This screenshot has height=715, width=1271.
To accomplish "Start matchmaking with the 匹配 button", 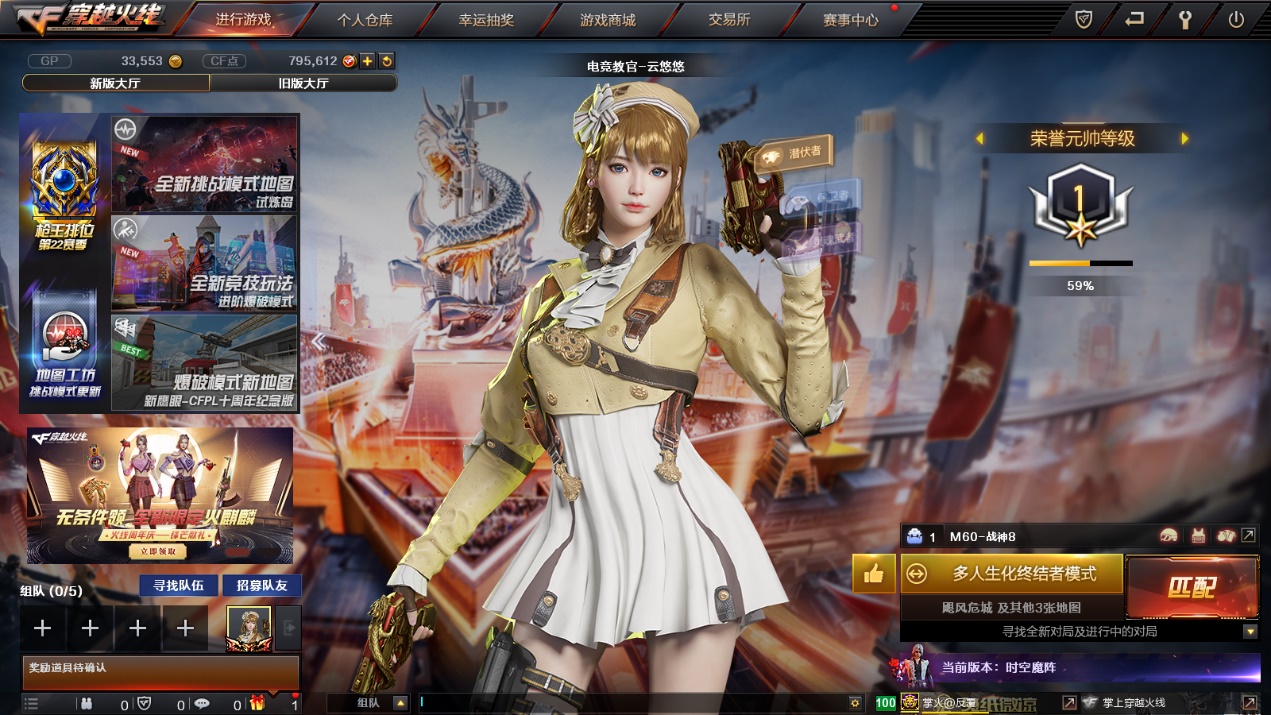I will [x=1192, y=587].
